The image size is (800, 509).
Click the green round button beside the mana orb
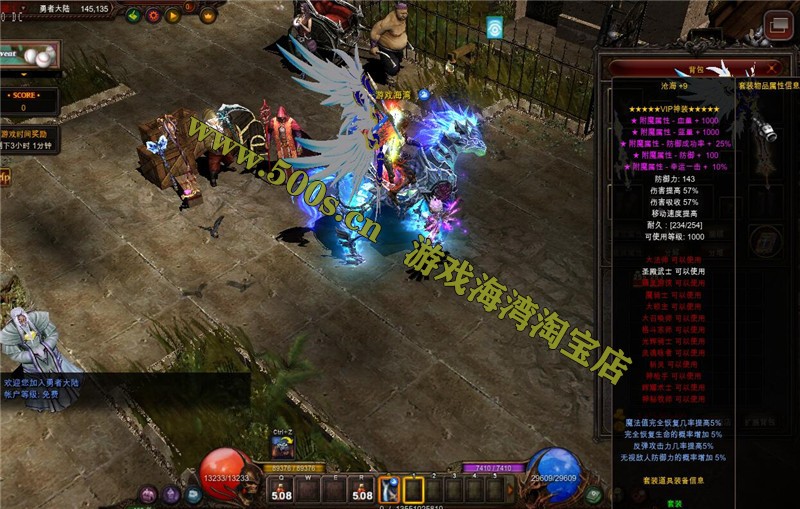coord(594,494)
